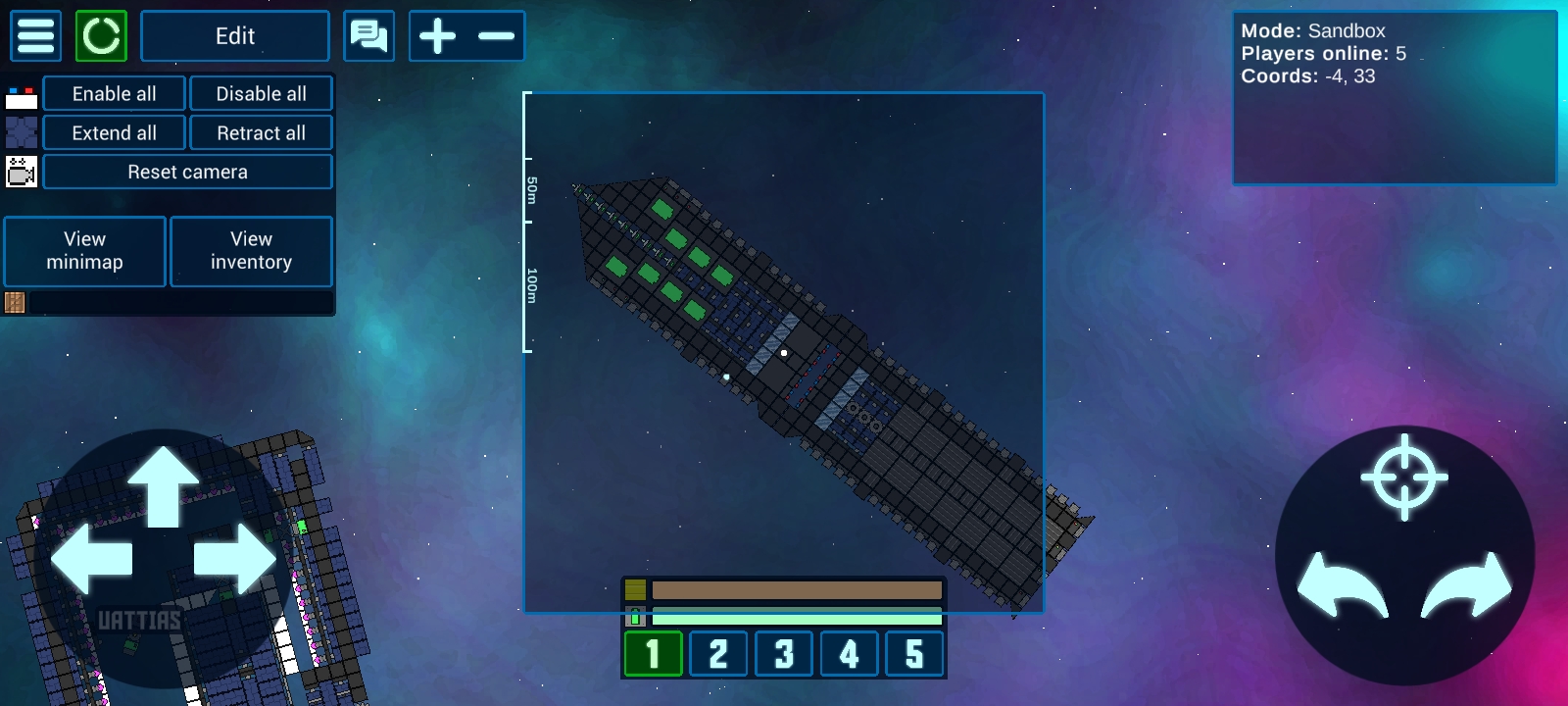Enter Edit mode
Image resolution: width=1568 pixels, height=706 pixels.
[235, 36]
